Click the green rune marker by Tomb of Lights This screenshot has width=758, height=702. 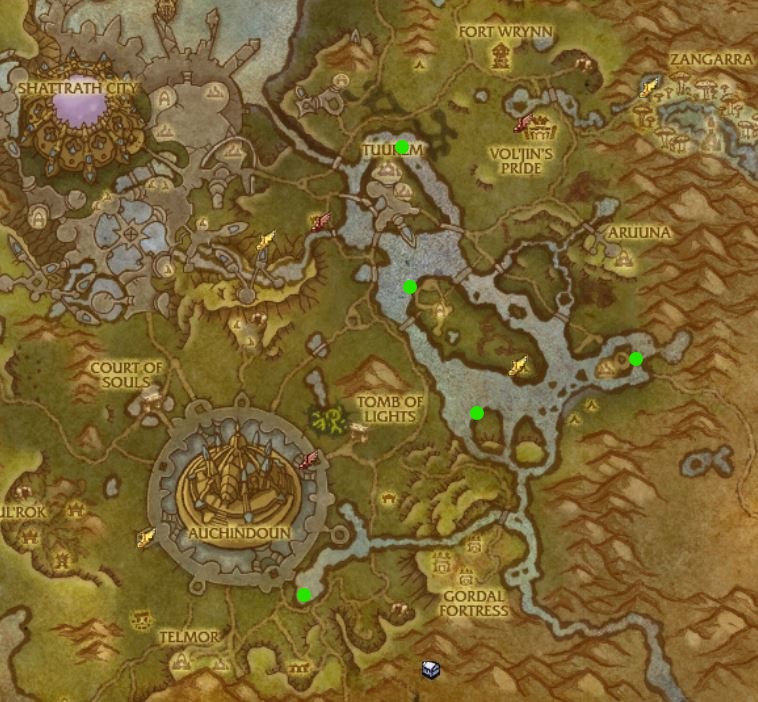[x=325, y=421]
